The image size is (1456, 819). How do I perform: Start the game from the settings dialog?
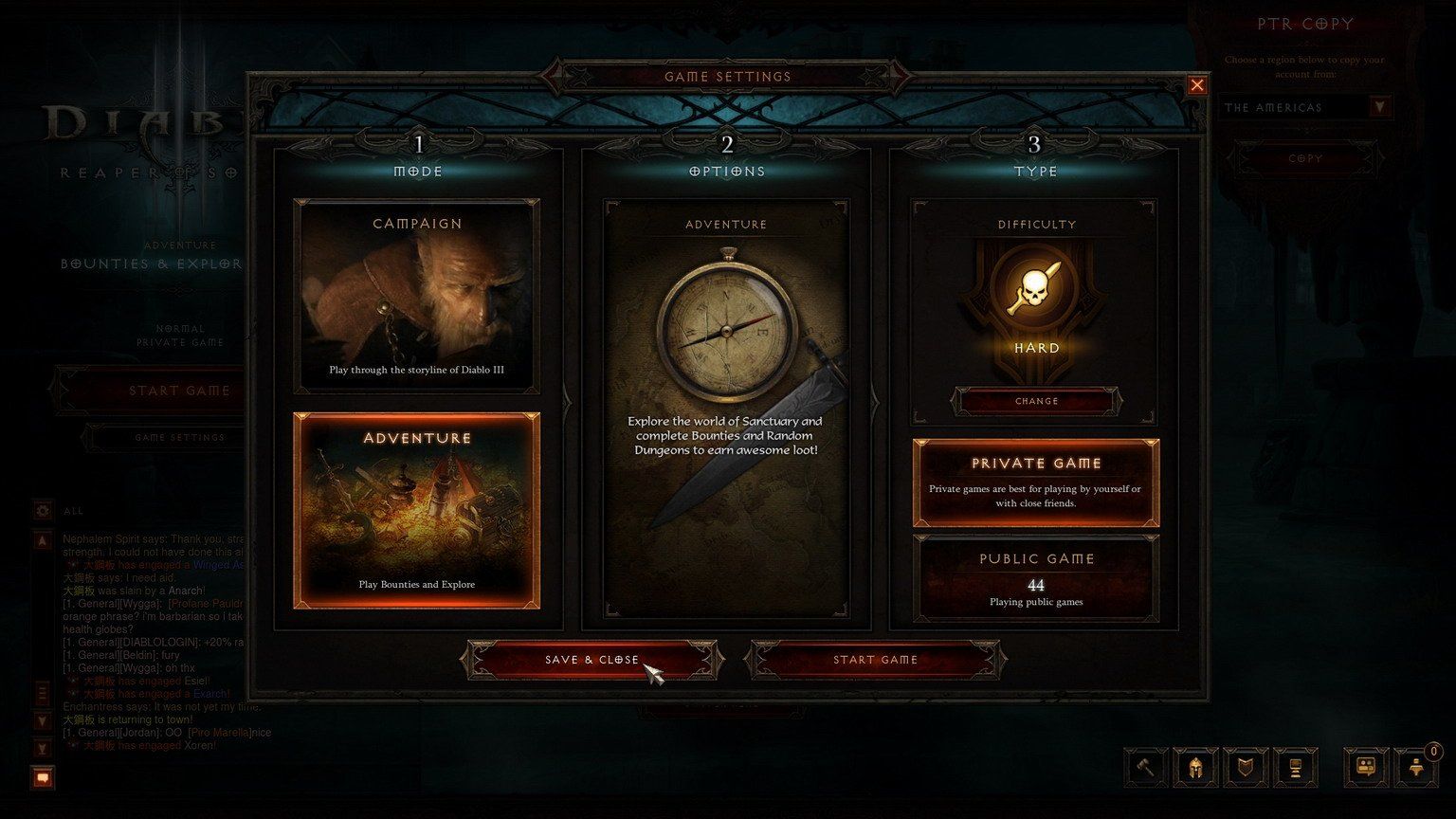point(875,660)
